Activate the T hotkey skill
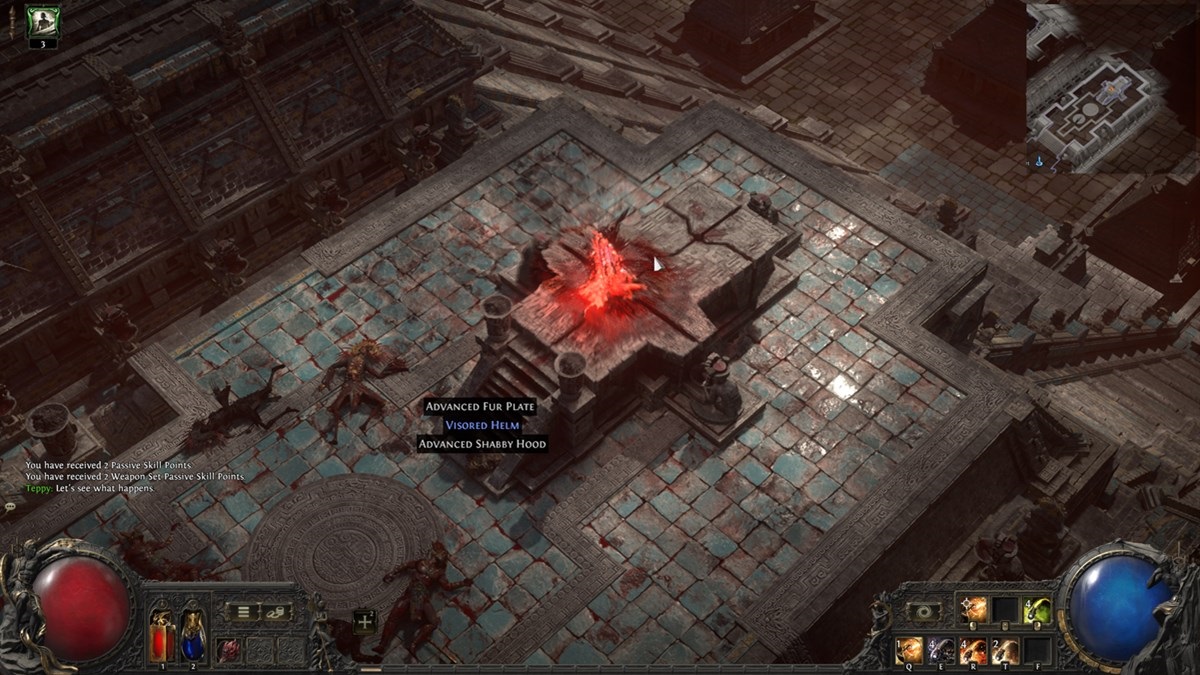 pos(1005,649)
